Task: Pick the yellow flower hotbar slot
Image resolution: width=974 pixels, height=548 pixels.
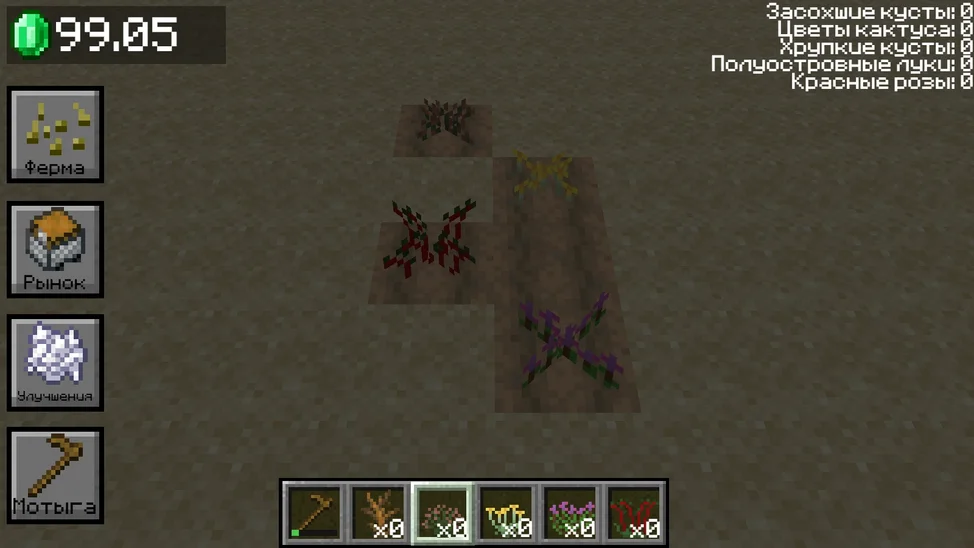Action: (506, 512)
